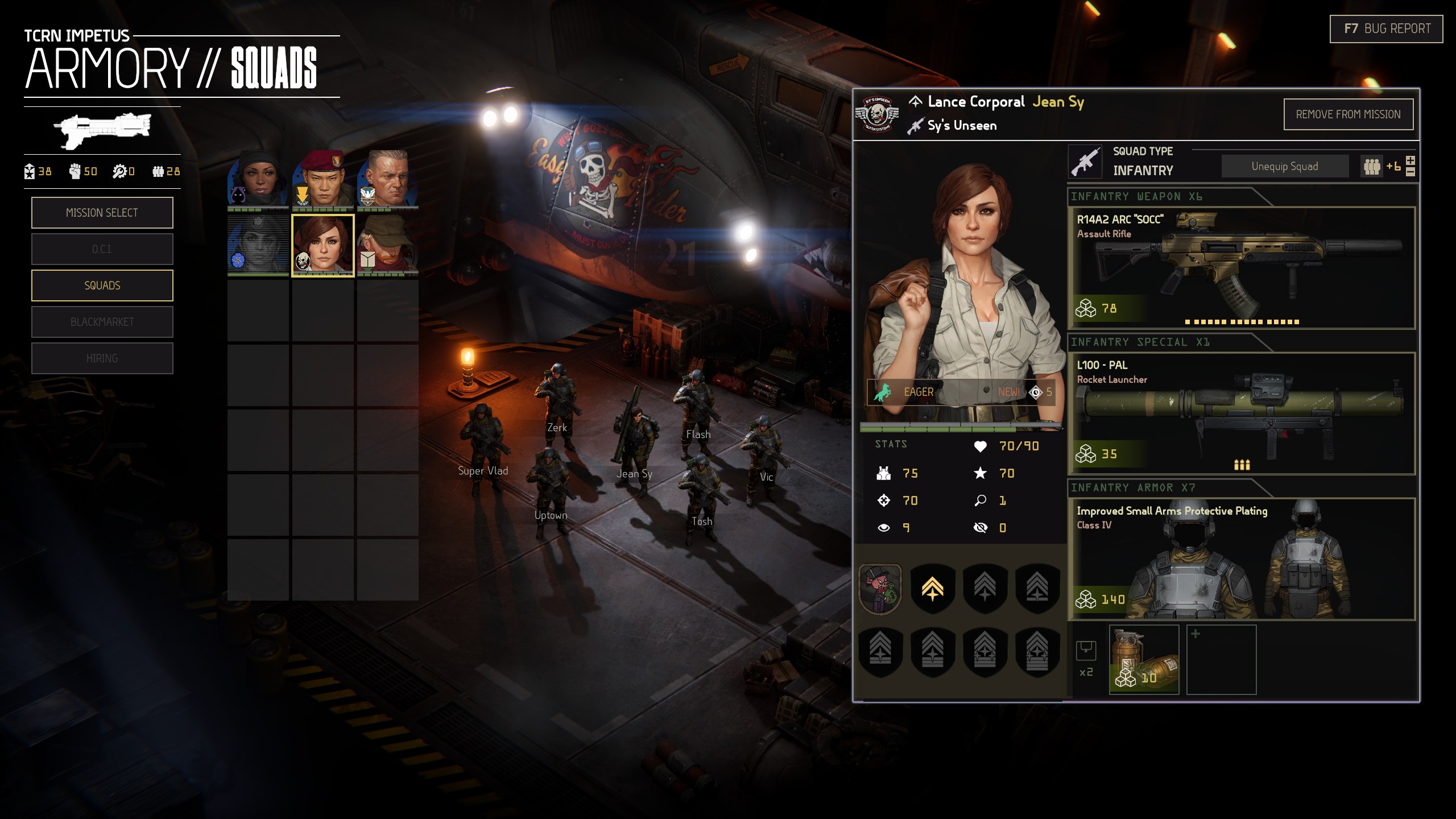Click the F7 Bug Report button
The image size is (1456, 819).
(x=1386, y=28)
